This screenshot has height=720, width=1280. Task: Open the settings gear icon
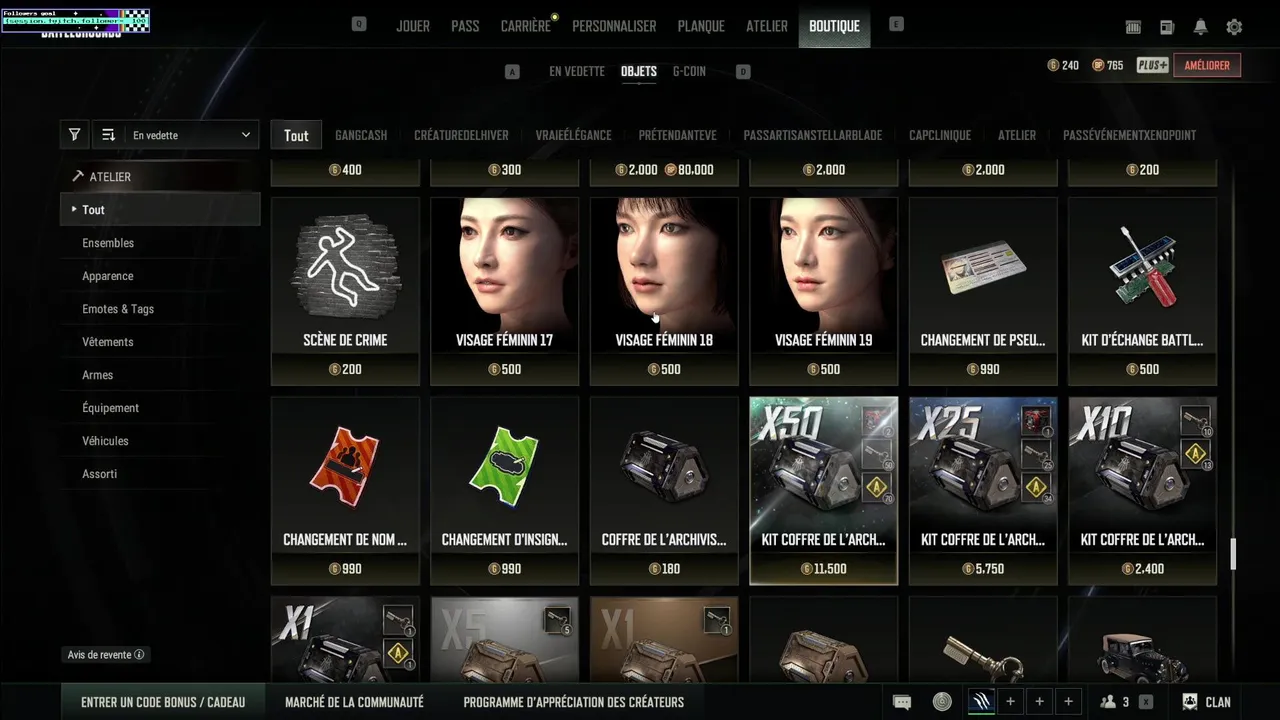pyautogui.click(x=1234, y=27)
